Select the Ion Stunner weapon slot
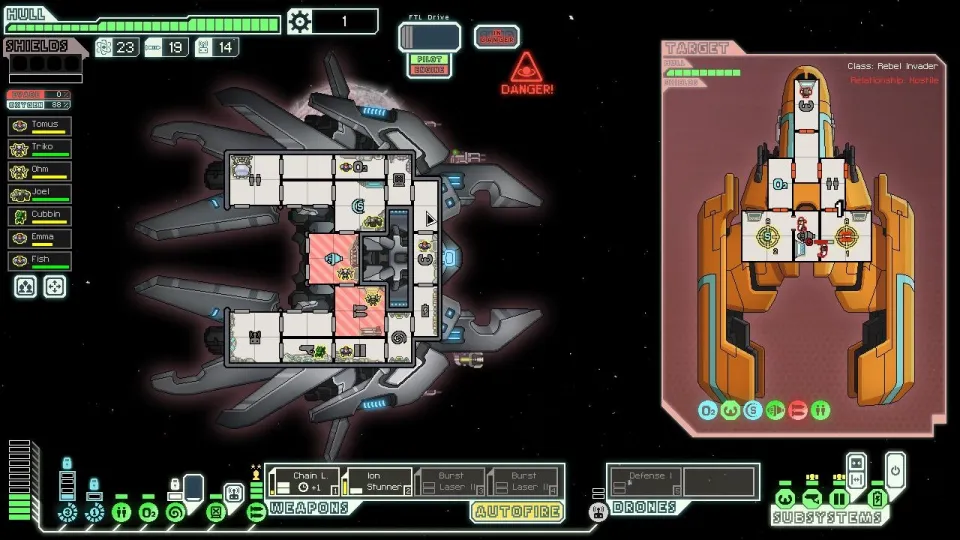 coord(377,482)
